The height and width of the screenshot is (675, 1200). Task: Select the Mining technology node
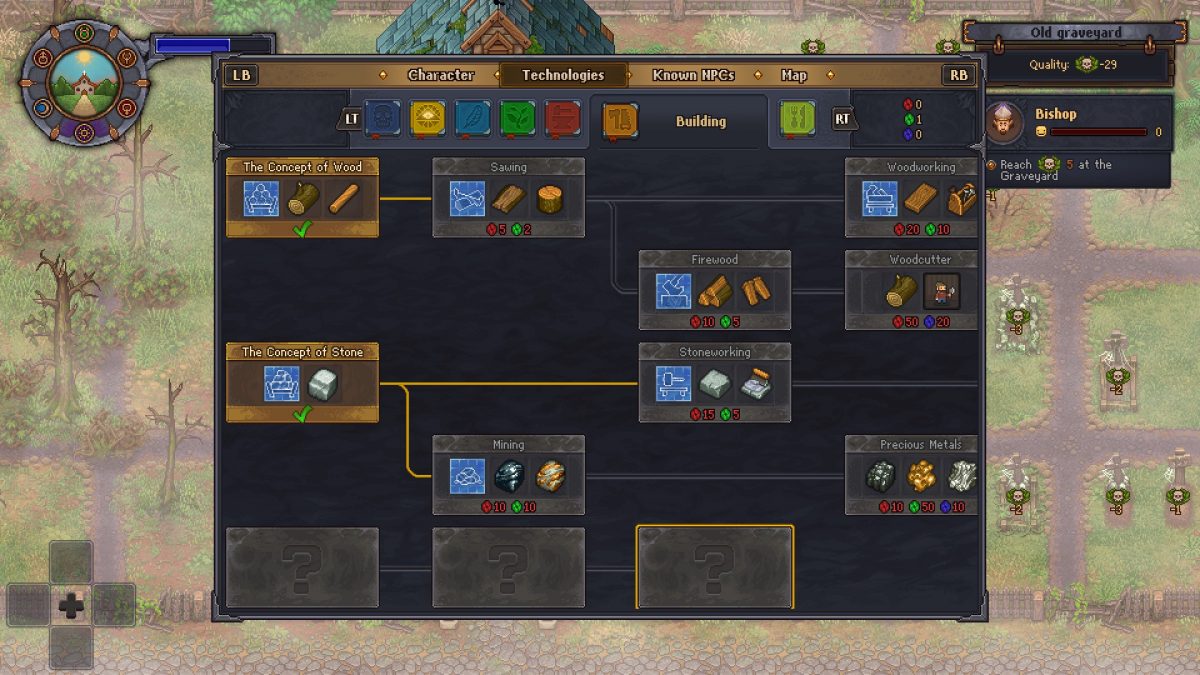pos(508,475)
